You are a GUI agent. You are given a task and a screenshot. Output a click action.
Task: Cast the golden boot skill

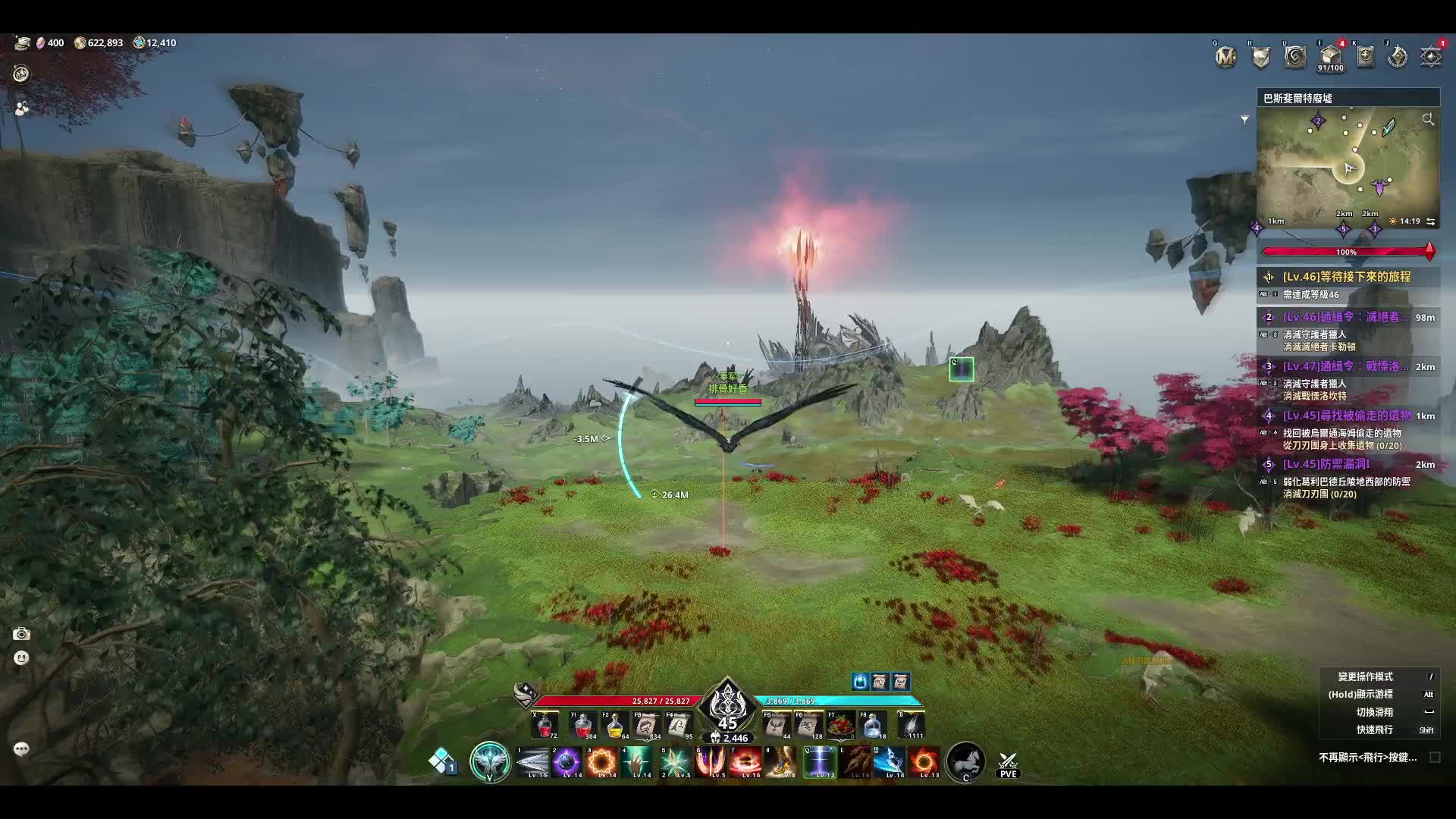(x=781, y=762)
